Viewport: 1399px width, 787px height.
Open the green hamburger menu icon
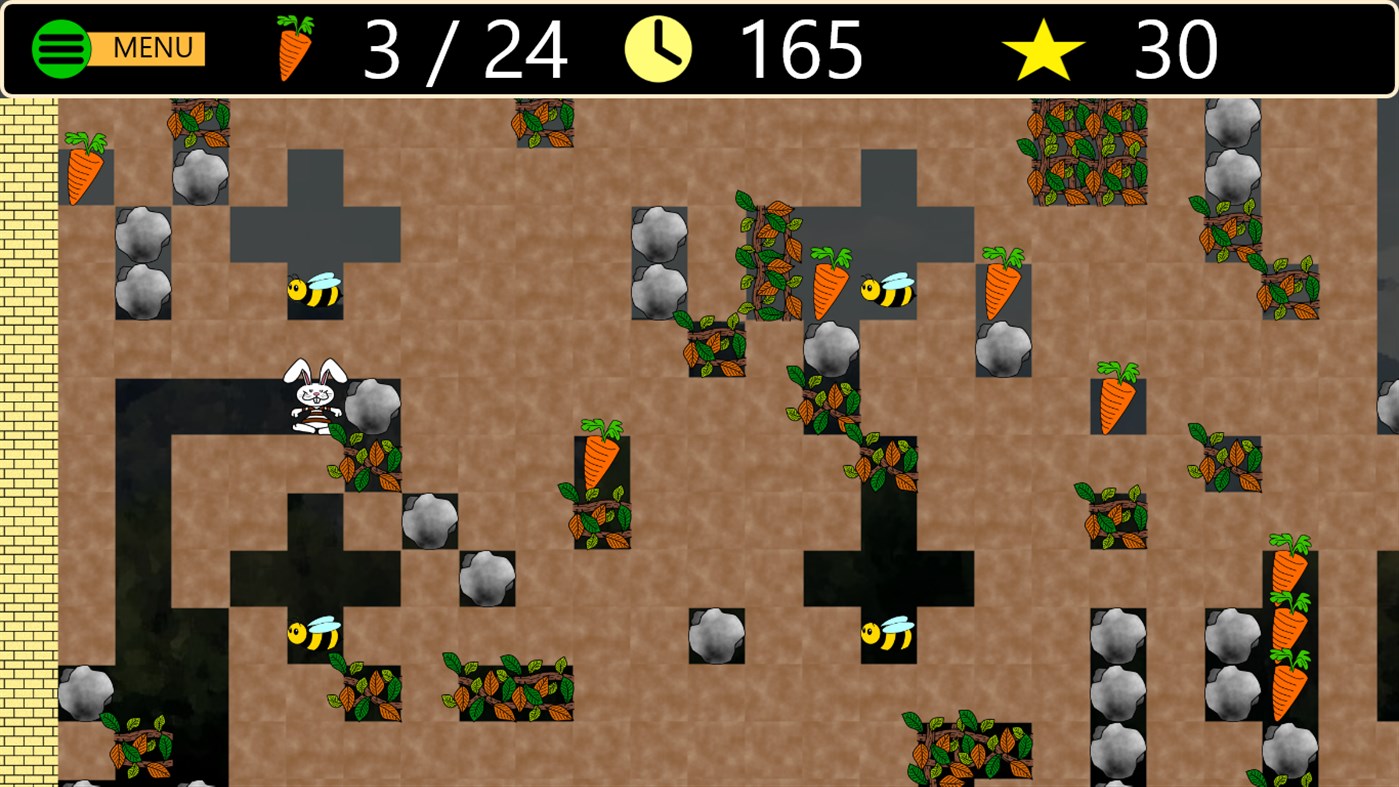(x=61, y=47)
